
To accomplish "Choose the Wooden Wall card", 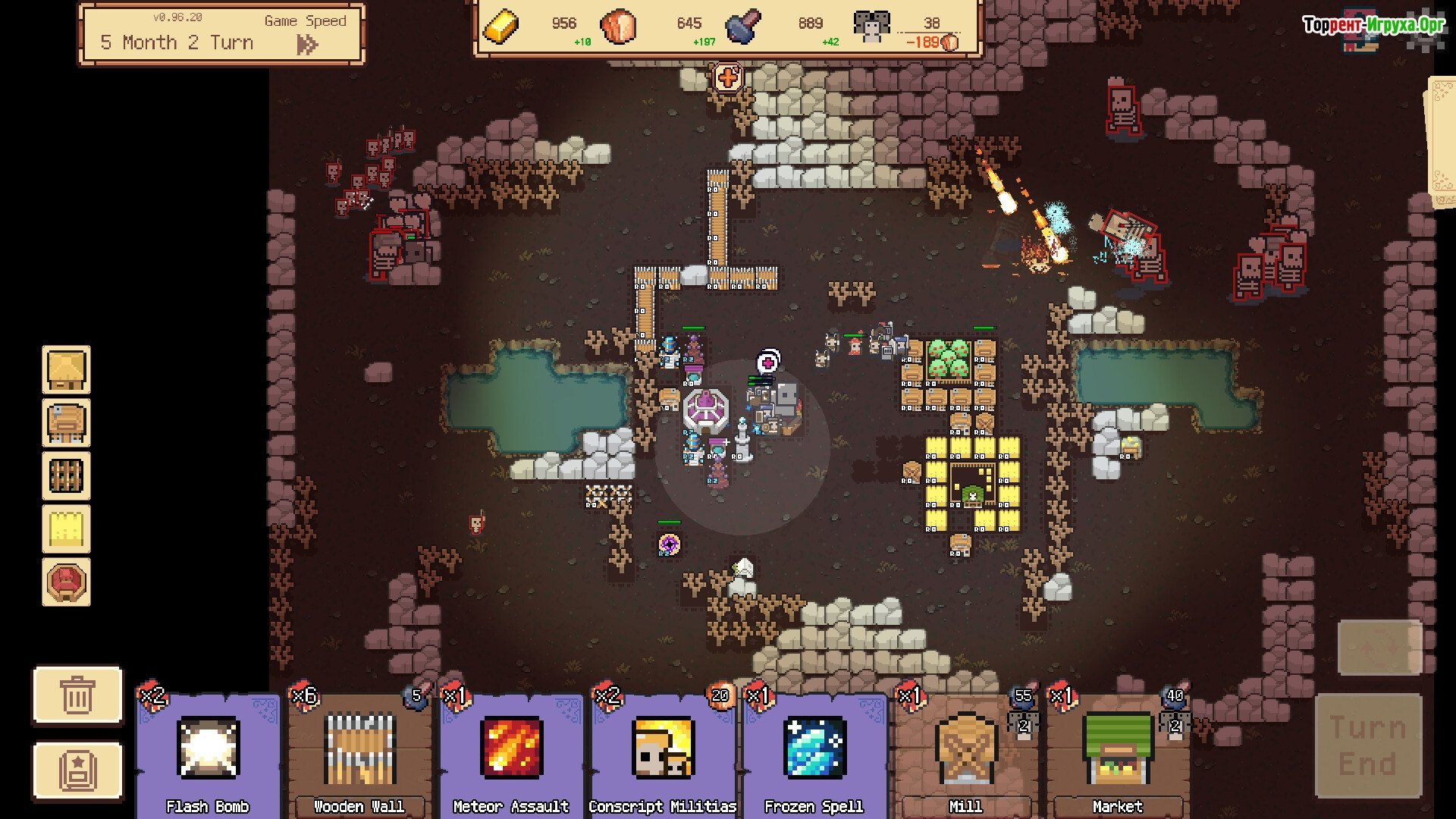I will (359, 752).
